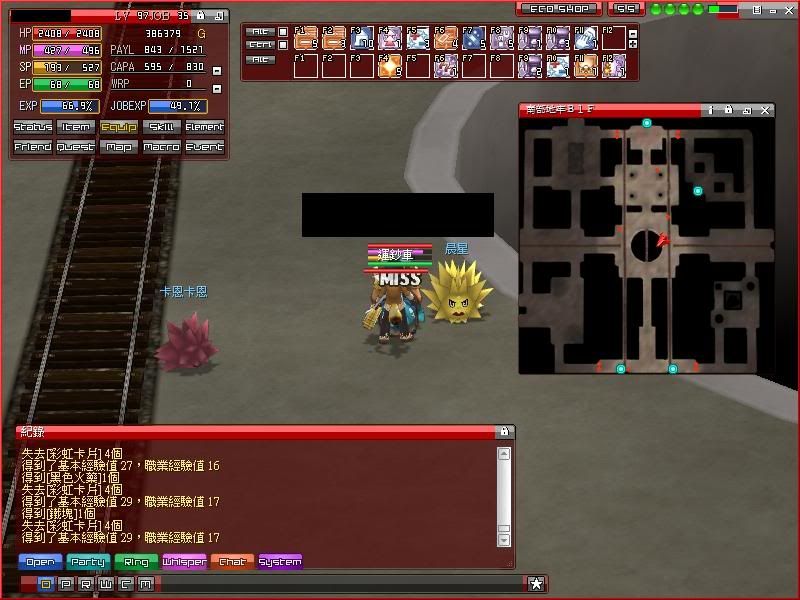Close the minimap window
The height and width of the screenshot is (600, 800).
766,110
